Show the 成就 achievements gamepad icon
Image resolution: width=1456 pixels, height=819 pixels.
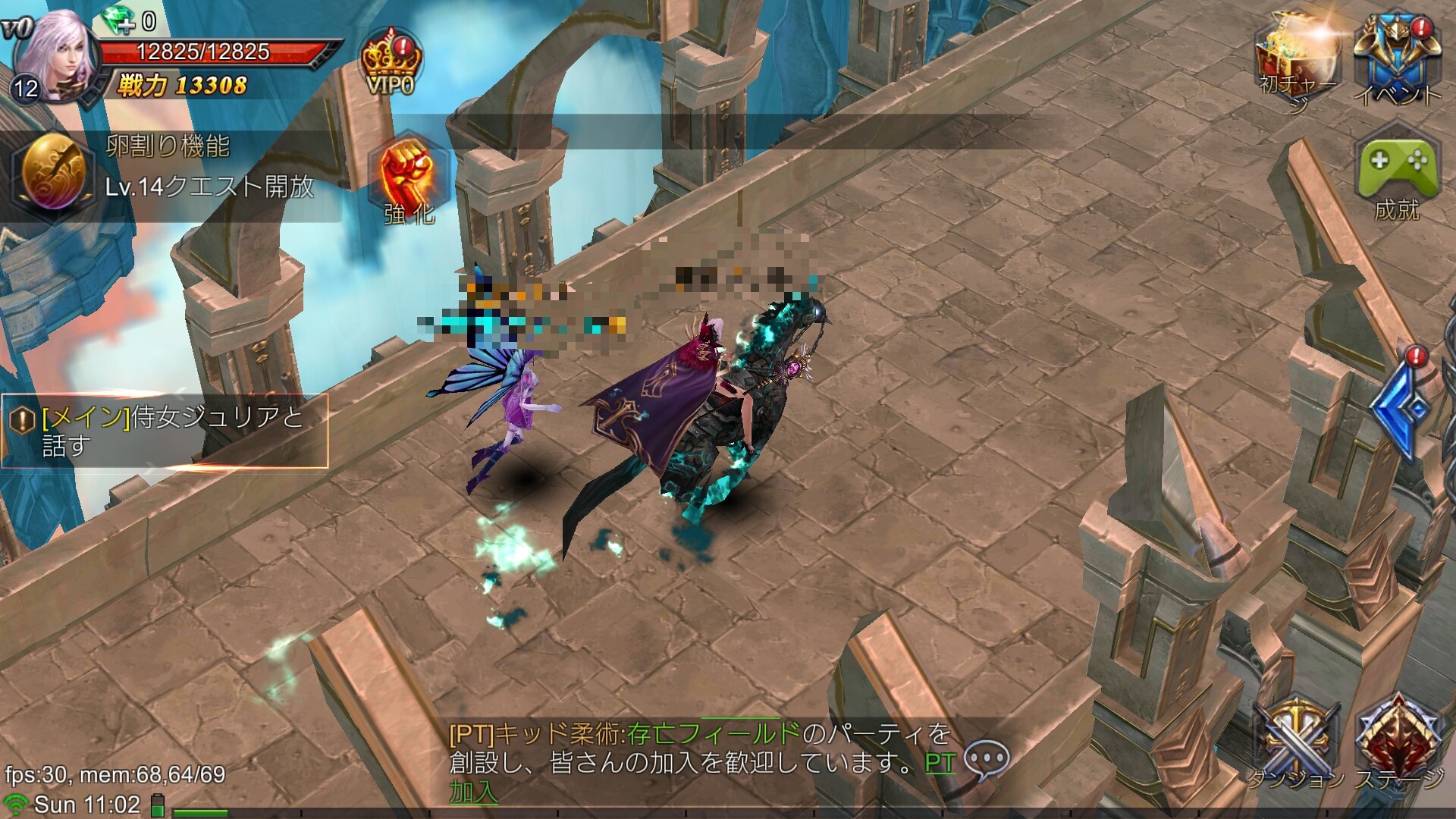(1397, 177)
